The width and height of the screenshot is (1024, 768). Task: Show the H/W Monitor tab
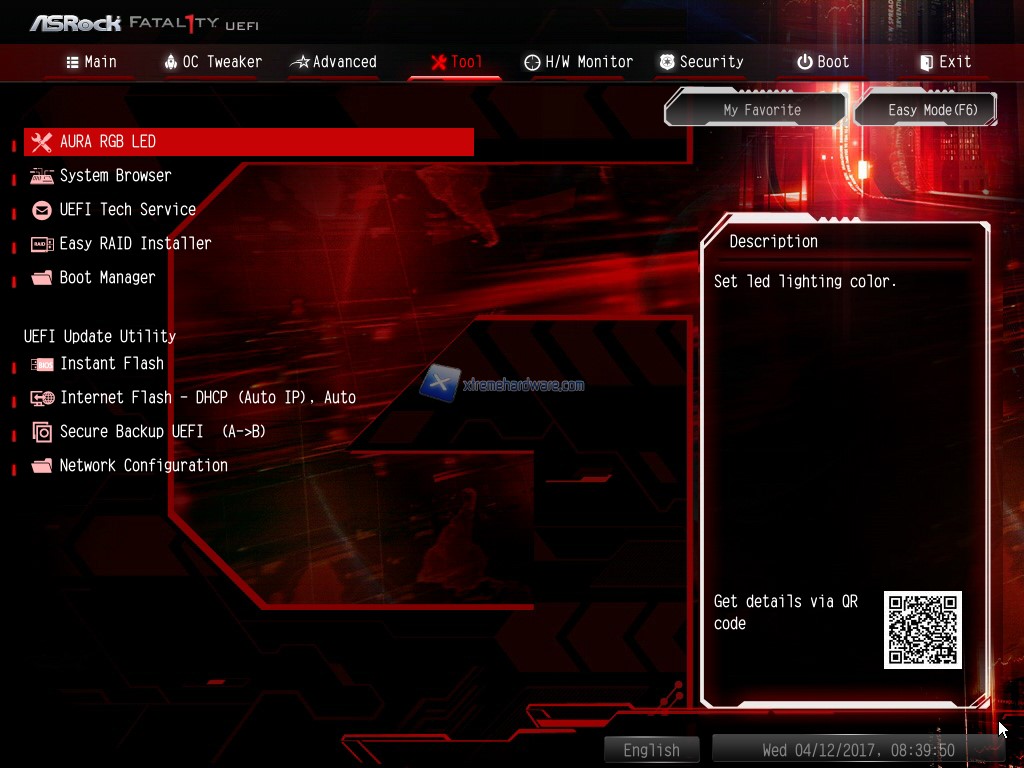(578, 62)
